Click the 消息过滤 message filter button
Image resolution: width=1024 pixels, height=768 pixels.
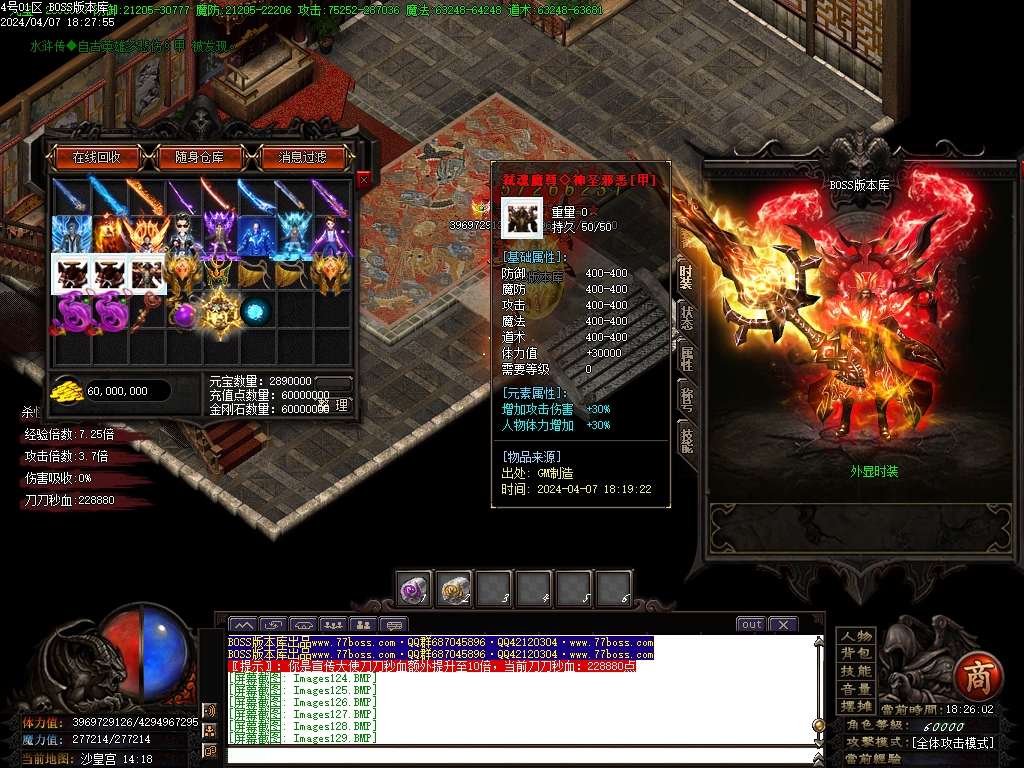pyautogui.click(x=302, y=157)
